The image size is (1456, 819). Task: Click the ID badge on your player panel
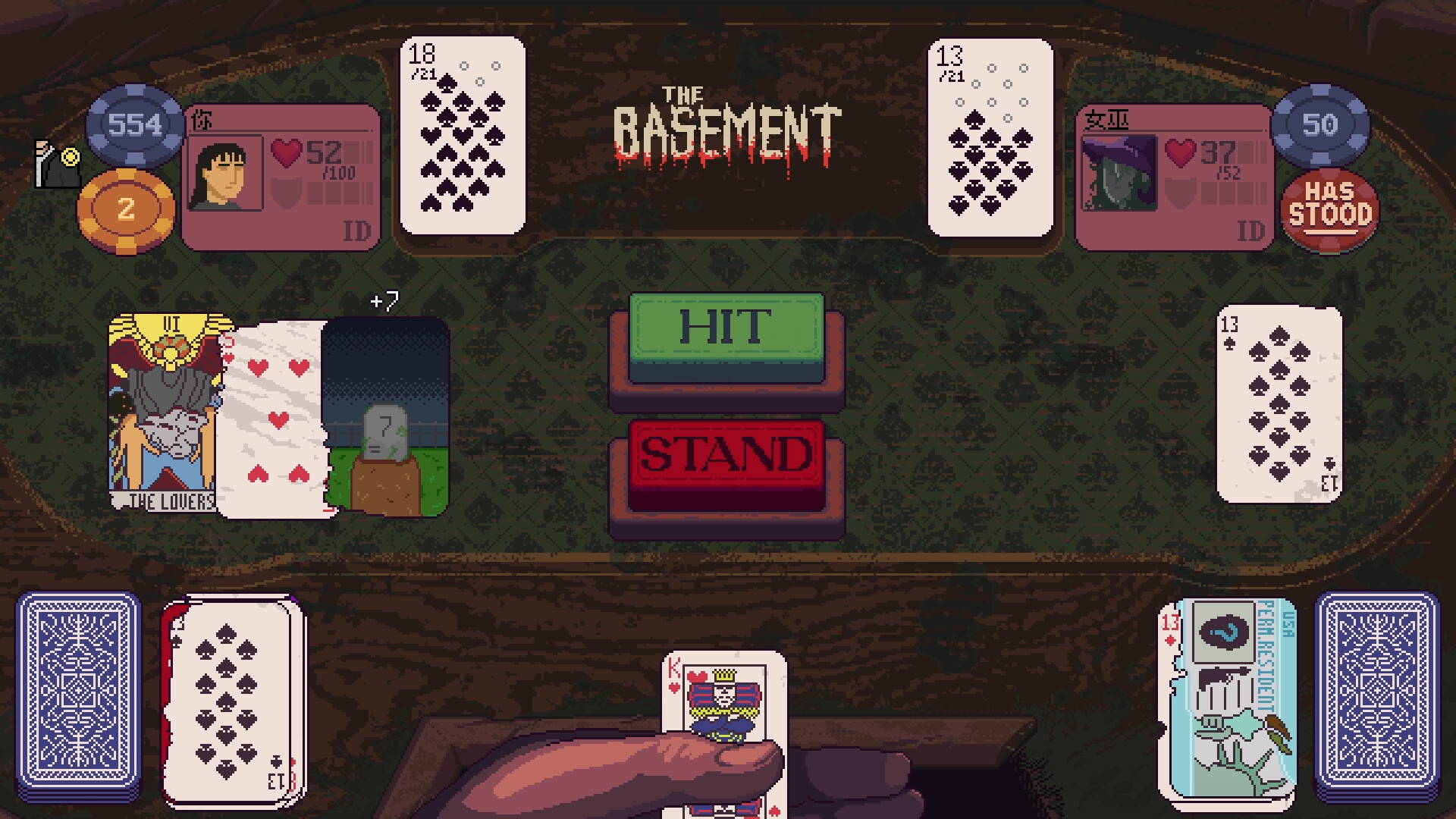(x=359, y=231)
